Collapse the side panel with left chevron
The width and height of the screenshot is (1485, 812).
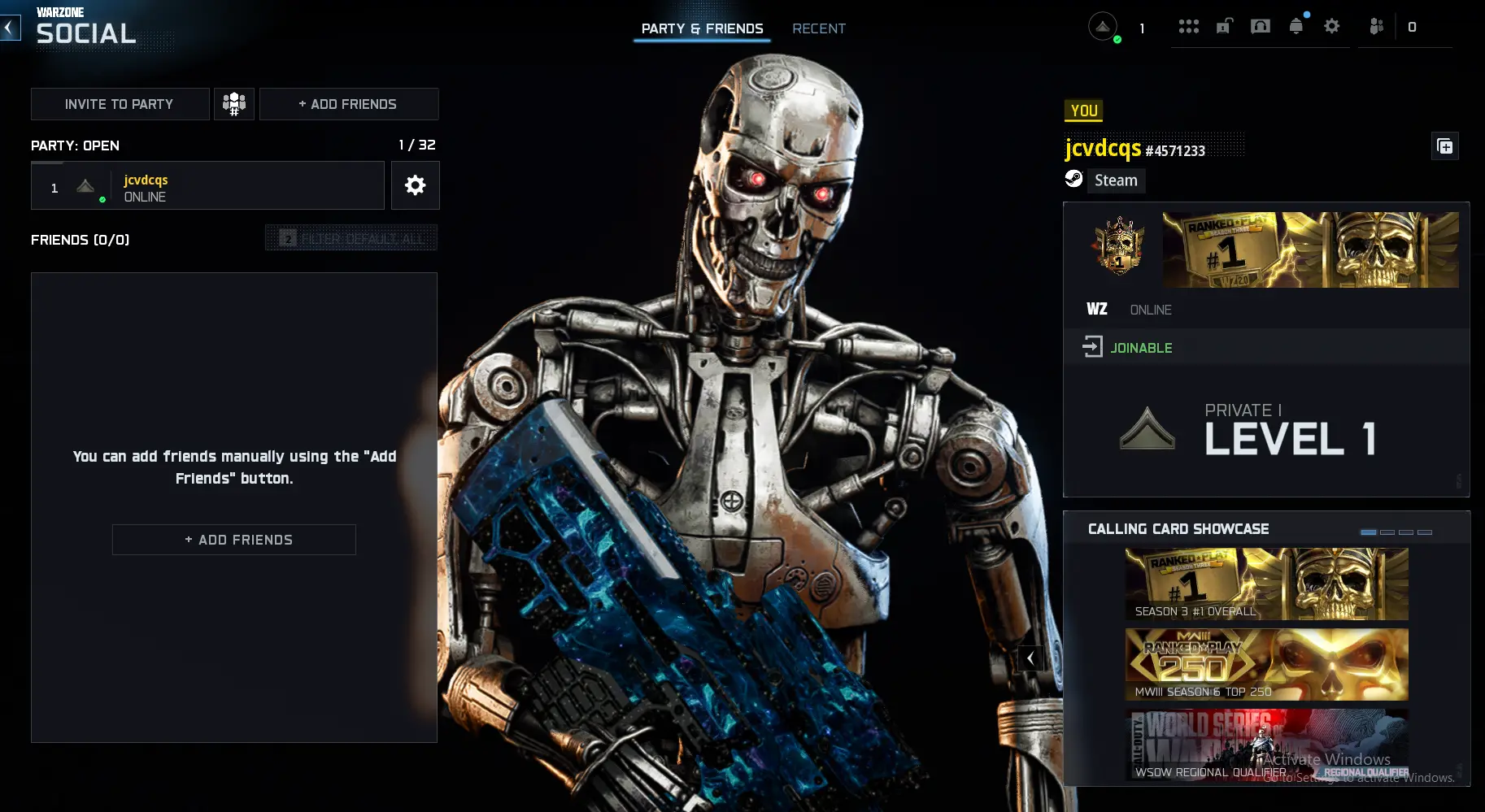click(x=1030, y=658)
